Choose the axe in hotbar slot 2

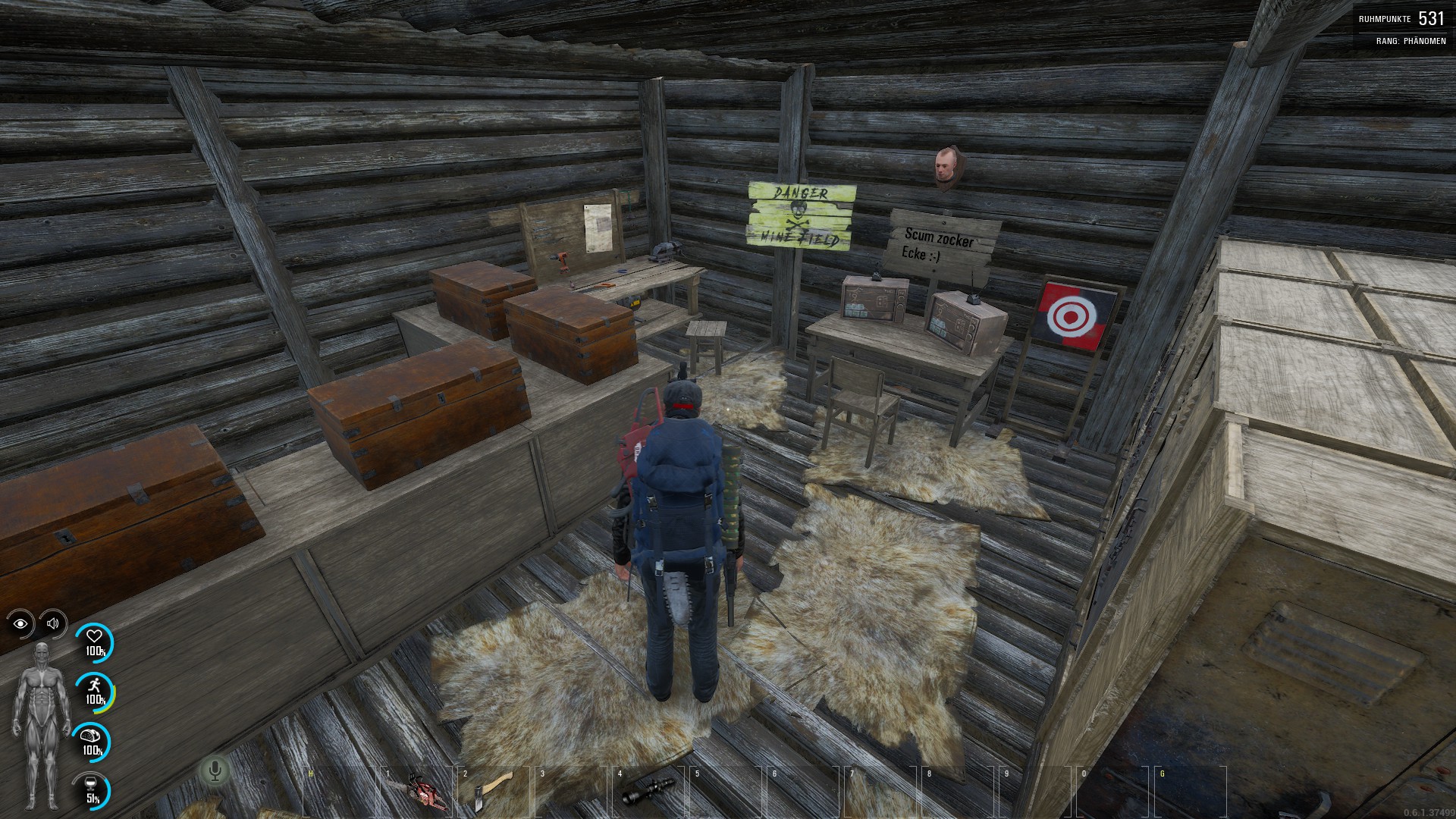coord(493,791)
